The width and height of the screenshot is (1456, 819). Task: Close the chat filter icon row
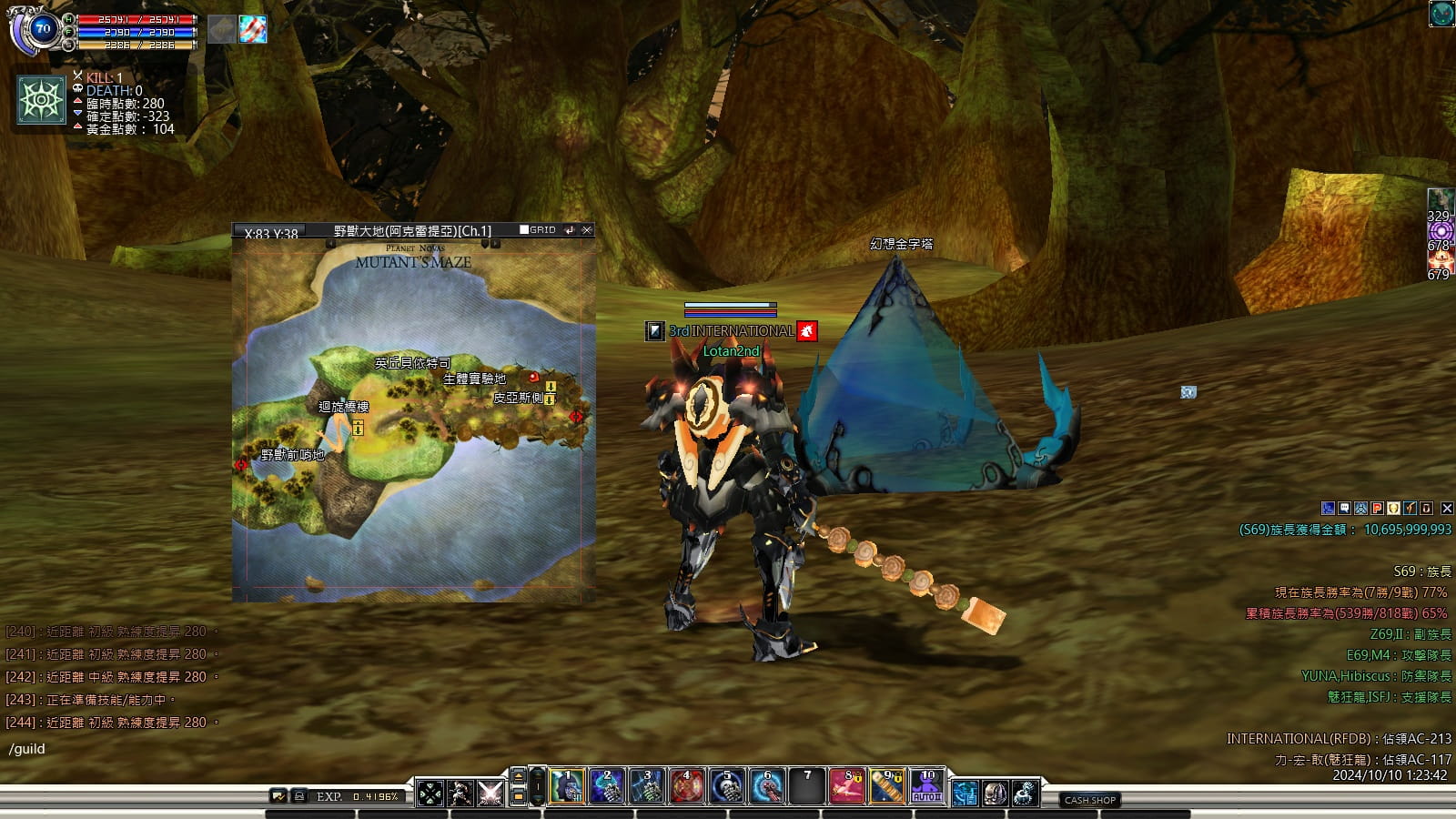(x=1447, y=509)
